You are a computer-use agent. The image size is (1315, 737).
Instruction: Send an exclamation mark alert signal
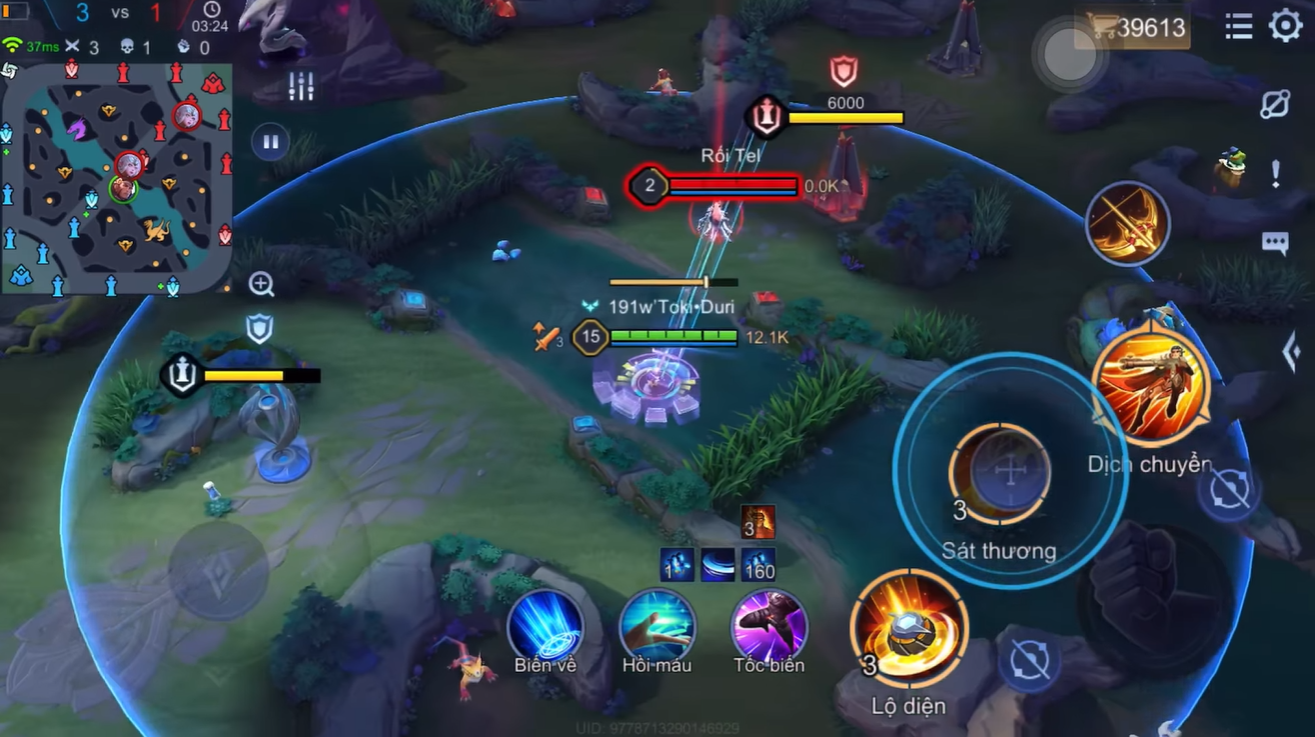(1275, 174)
